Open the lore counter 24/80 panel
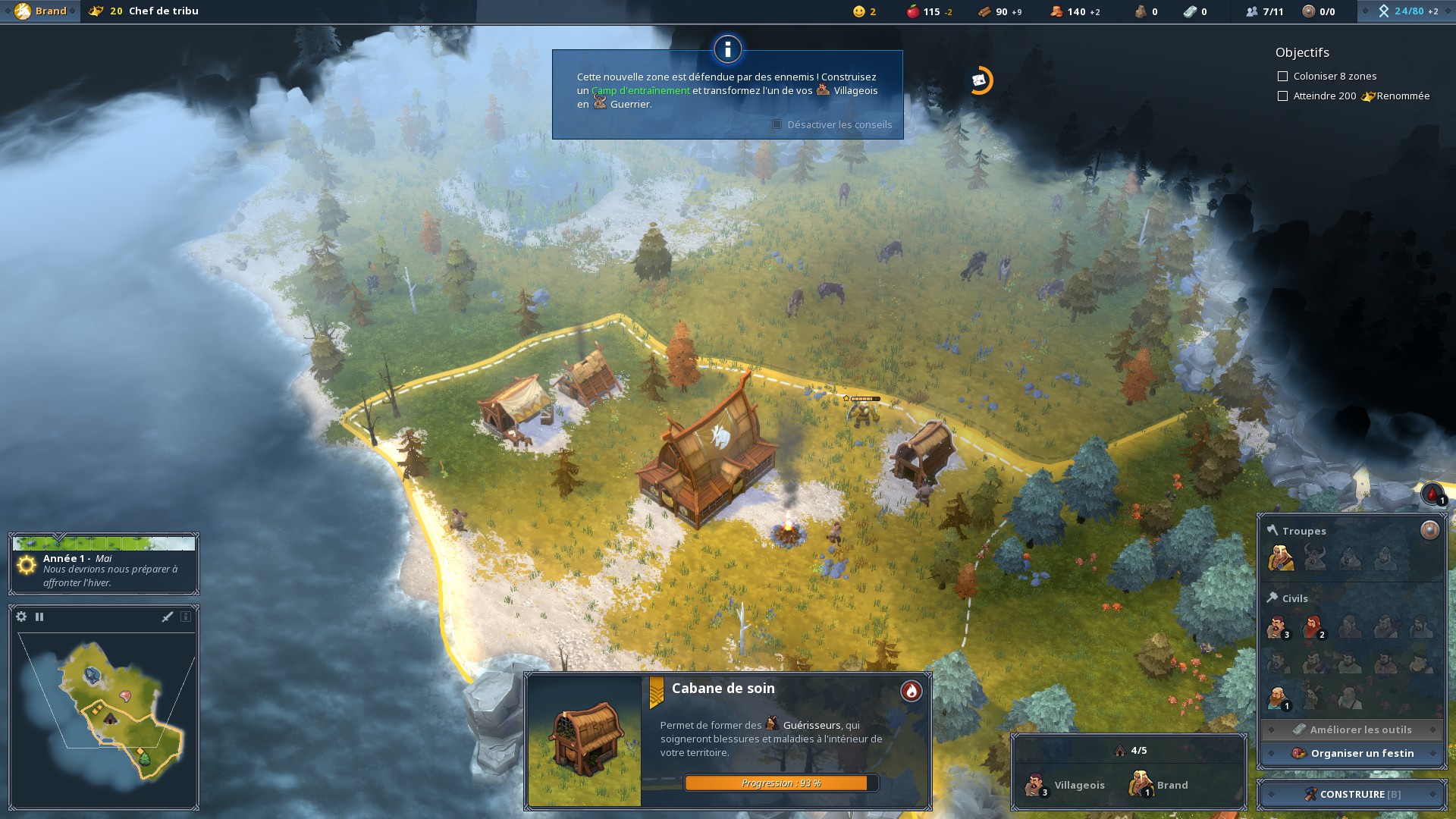The image size is (1456, 819). [1407, 11]
